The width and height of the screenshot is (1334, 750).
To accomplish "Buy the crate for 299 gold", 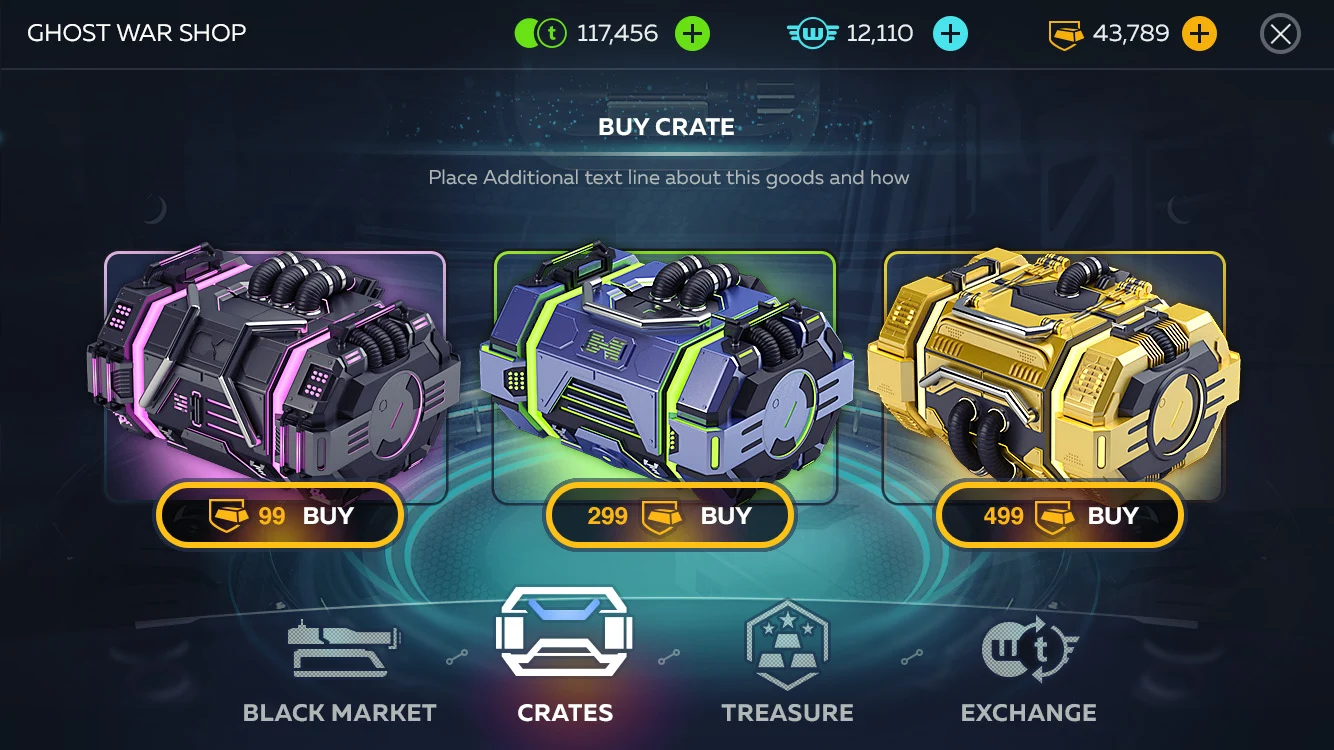I will (669, 516).
